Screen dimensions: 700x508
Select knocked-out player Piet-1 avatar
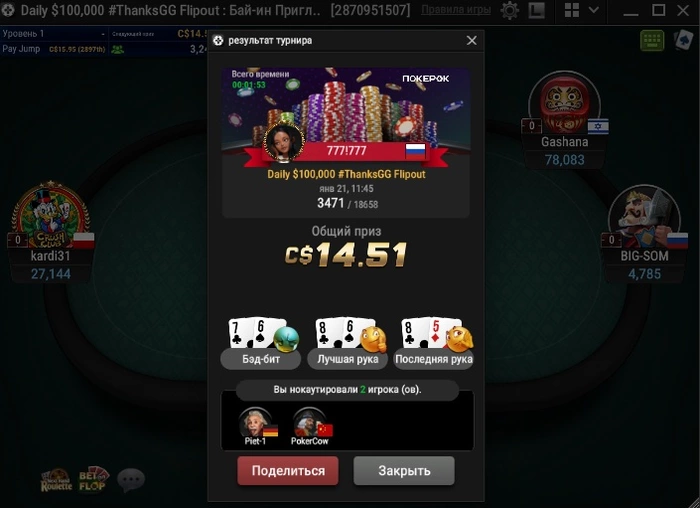coord(254,423)
